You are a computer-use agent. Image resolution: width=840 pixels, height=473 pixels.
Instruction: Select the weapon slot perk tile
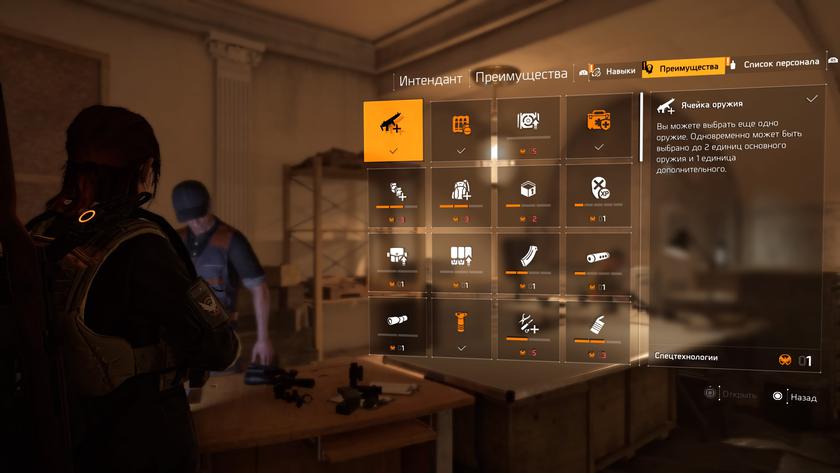[393, 129]
